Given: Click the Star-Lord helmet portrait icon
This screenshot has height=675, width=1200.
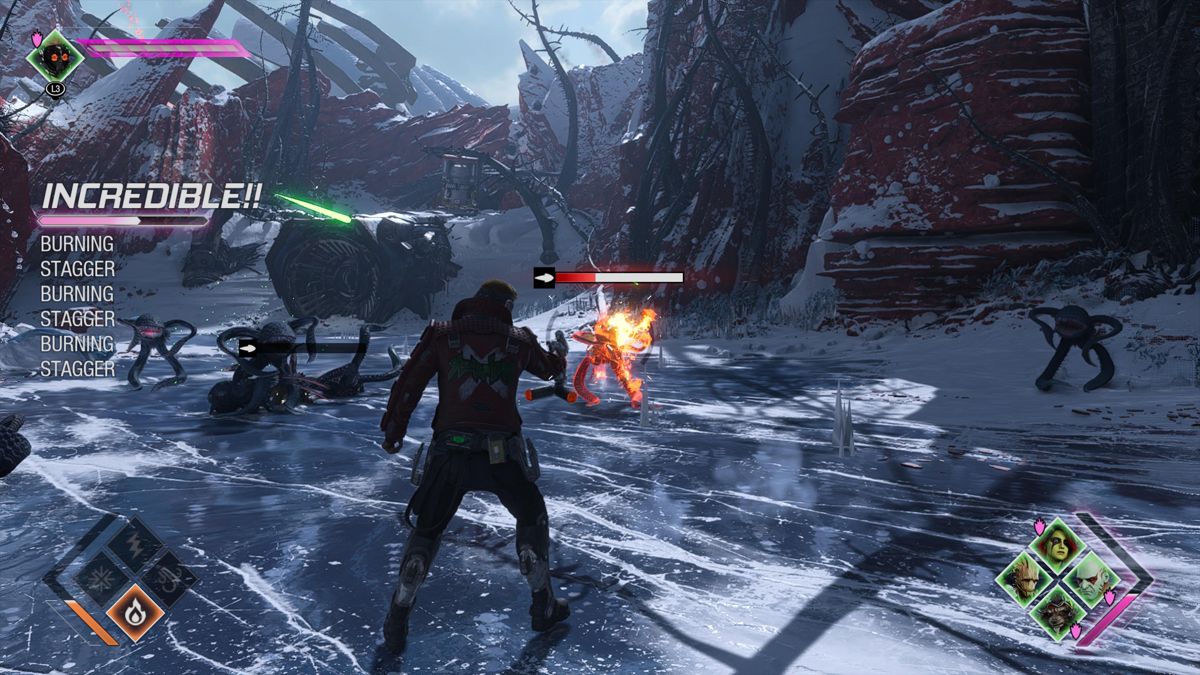Looking at the screenshot, I should 55,55.
